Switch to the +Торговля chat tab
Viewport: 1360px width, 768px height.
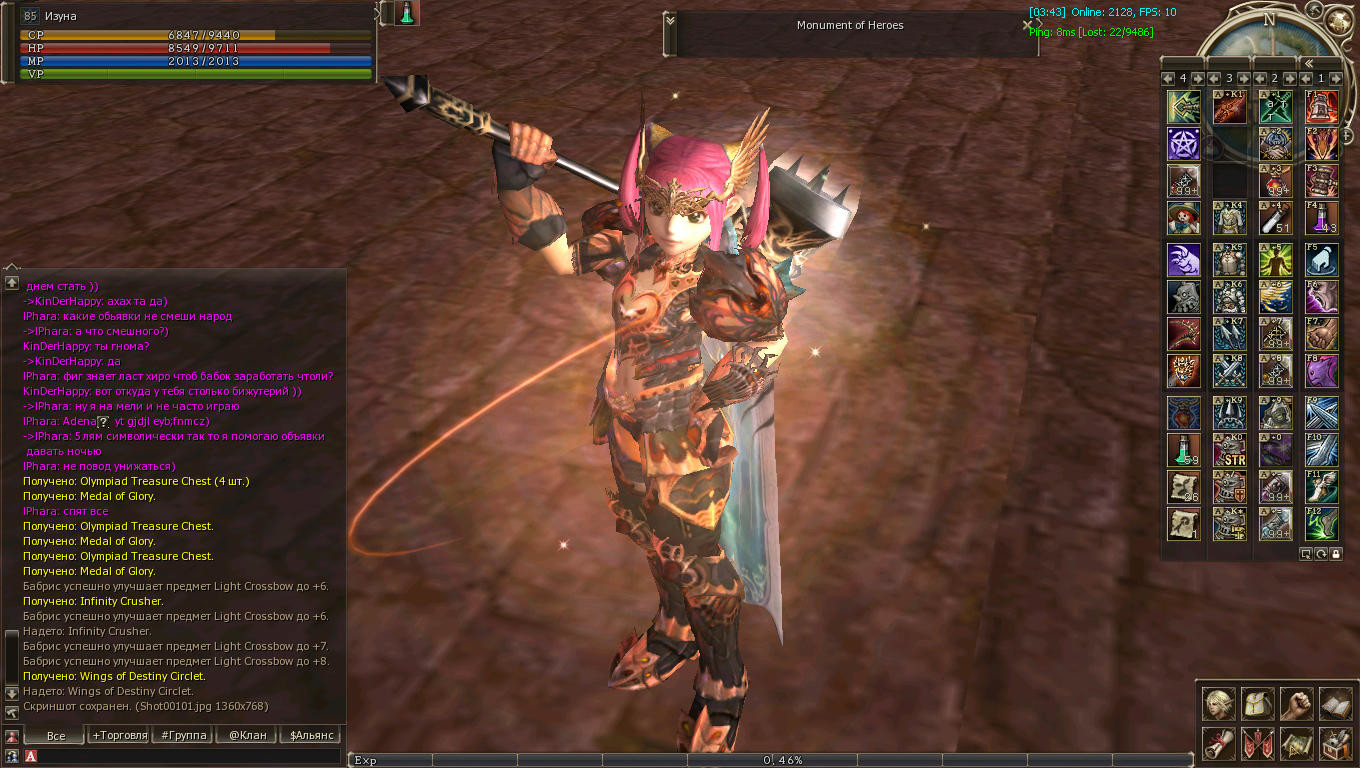(x=120, y=735)
